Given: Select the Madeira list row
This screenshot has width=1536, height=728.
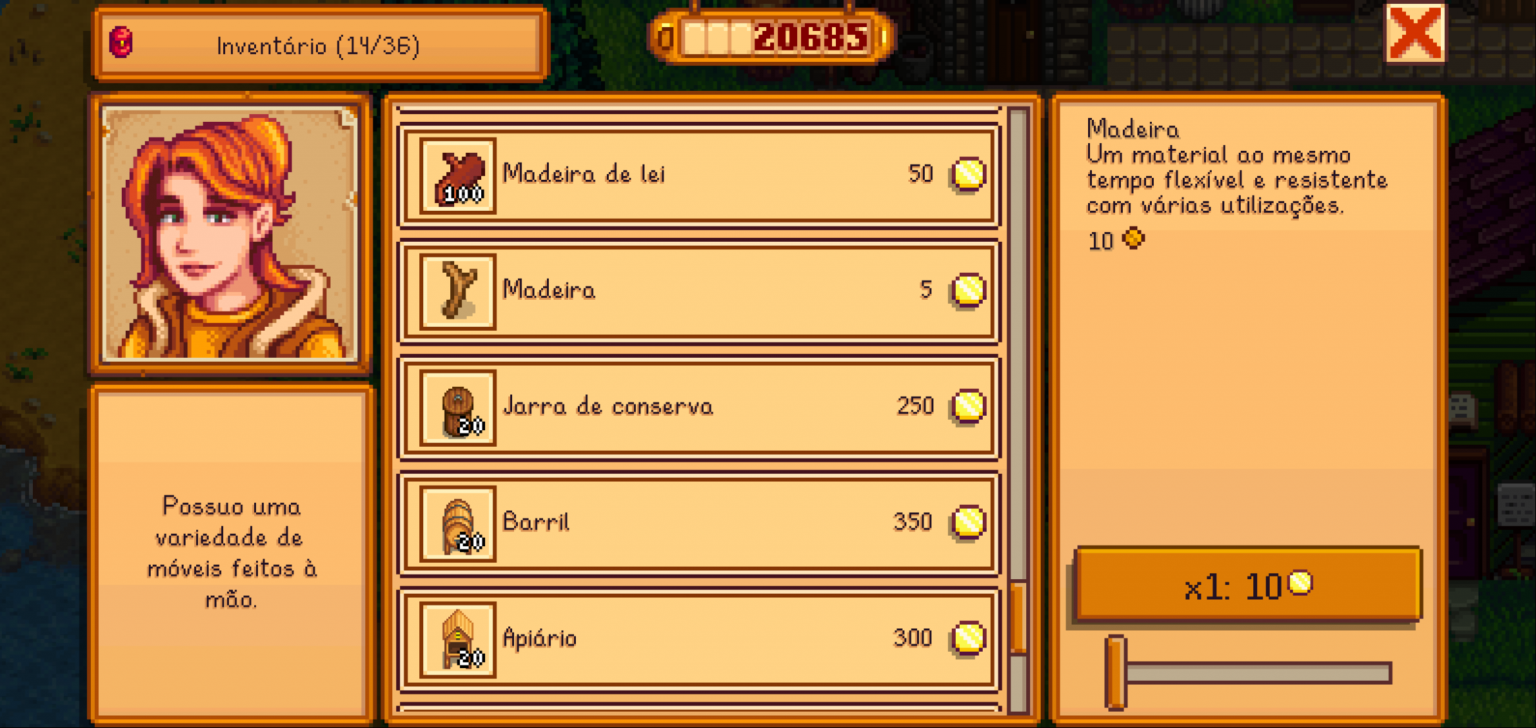Looking at the screenshot, I should 700,290.
